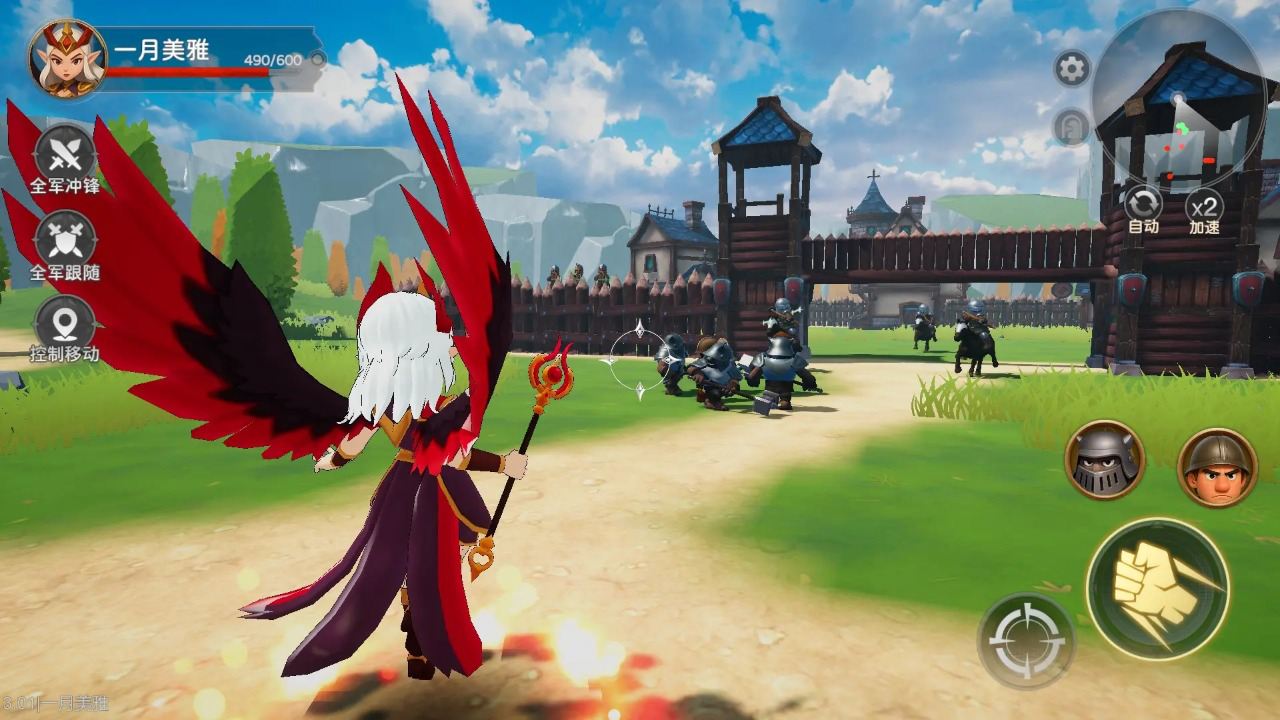Enable 自动 auto battle mode
The image size is (1280, 720).
(1143, 207)
